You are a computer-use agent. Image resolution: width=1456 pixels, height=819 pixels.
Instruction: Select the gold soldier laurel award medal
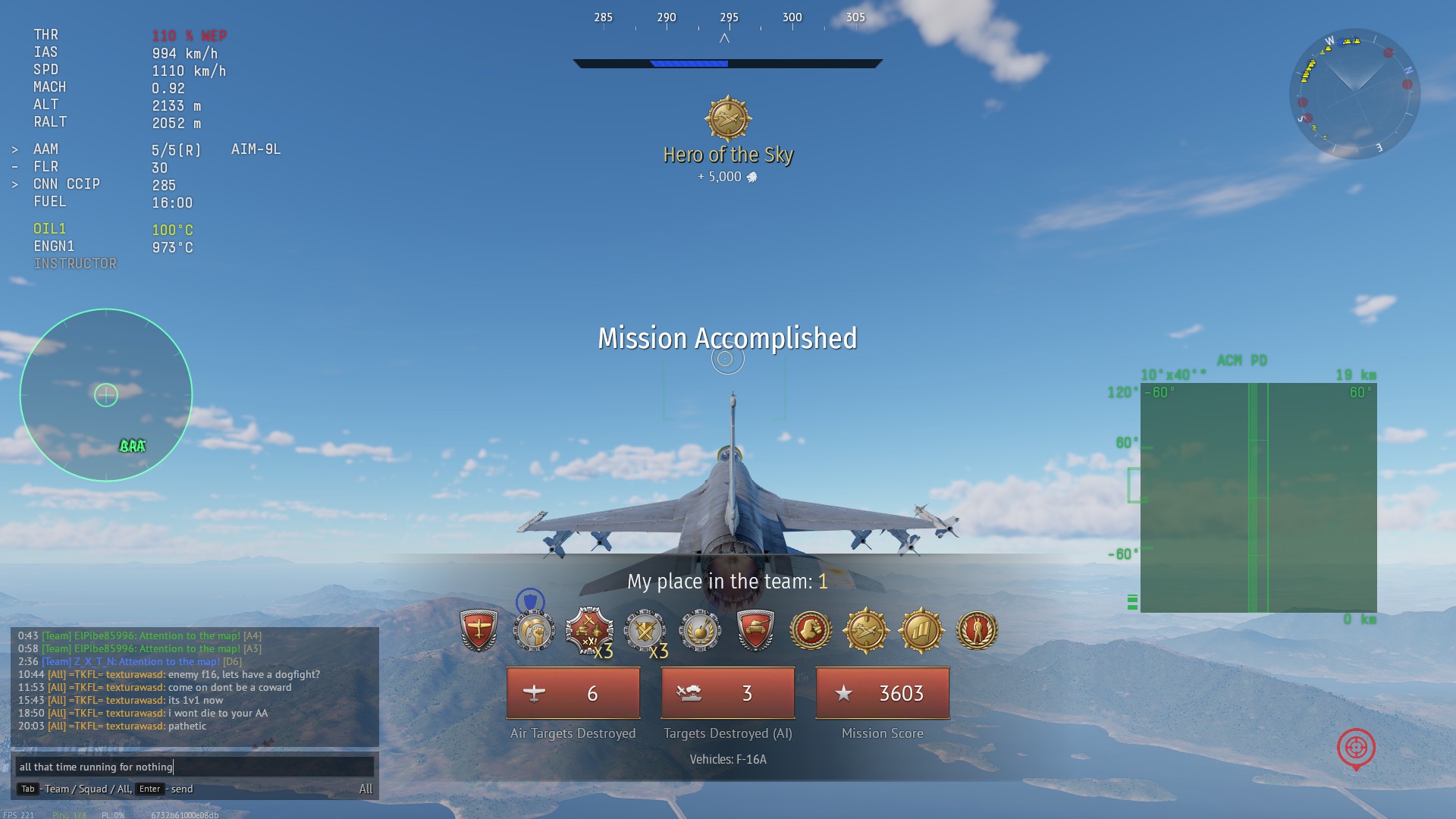point(977,630)
